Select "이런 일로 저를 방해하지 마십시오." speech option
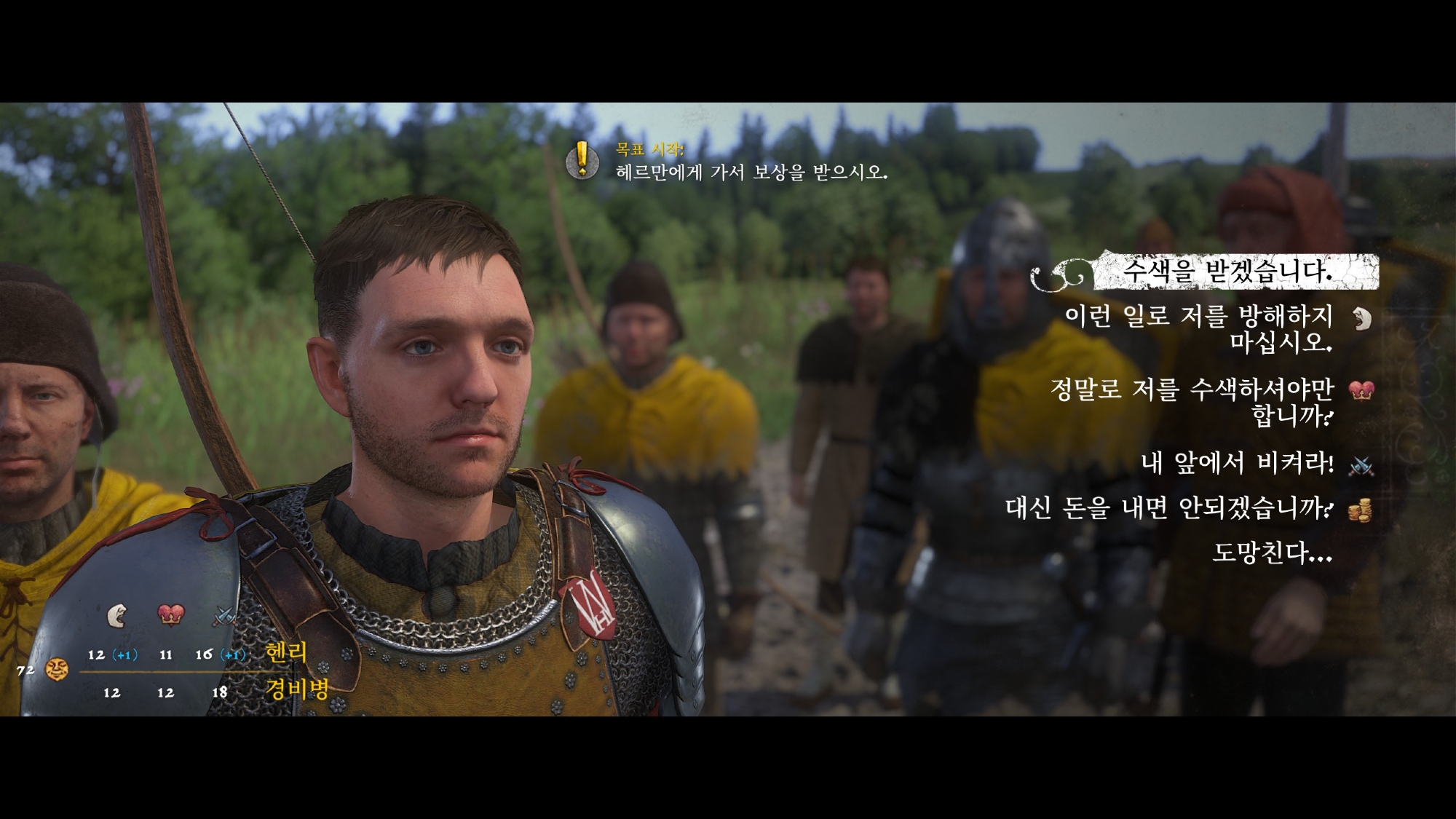This screenshot has width=1456, height=819. 1198,328
